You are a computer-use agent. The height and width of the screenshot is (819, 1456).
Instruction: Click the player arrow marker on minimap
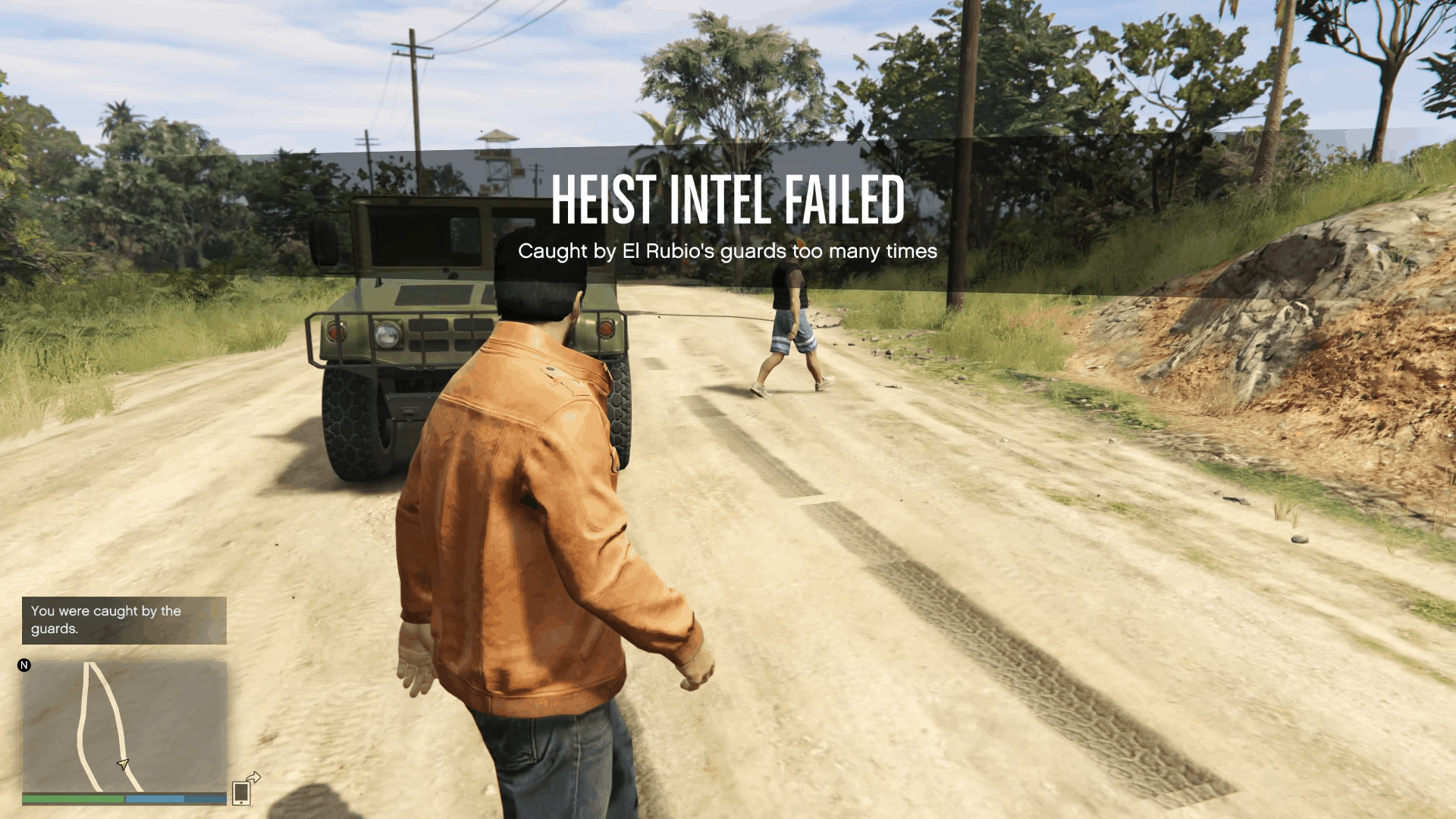coord(121,764)
